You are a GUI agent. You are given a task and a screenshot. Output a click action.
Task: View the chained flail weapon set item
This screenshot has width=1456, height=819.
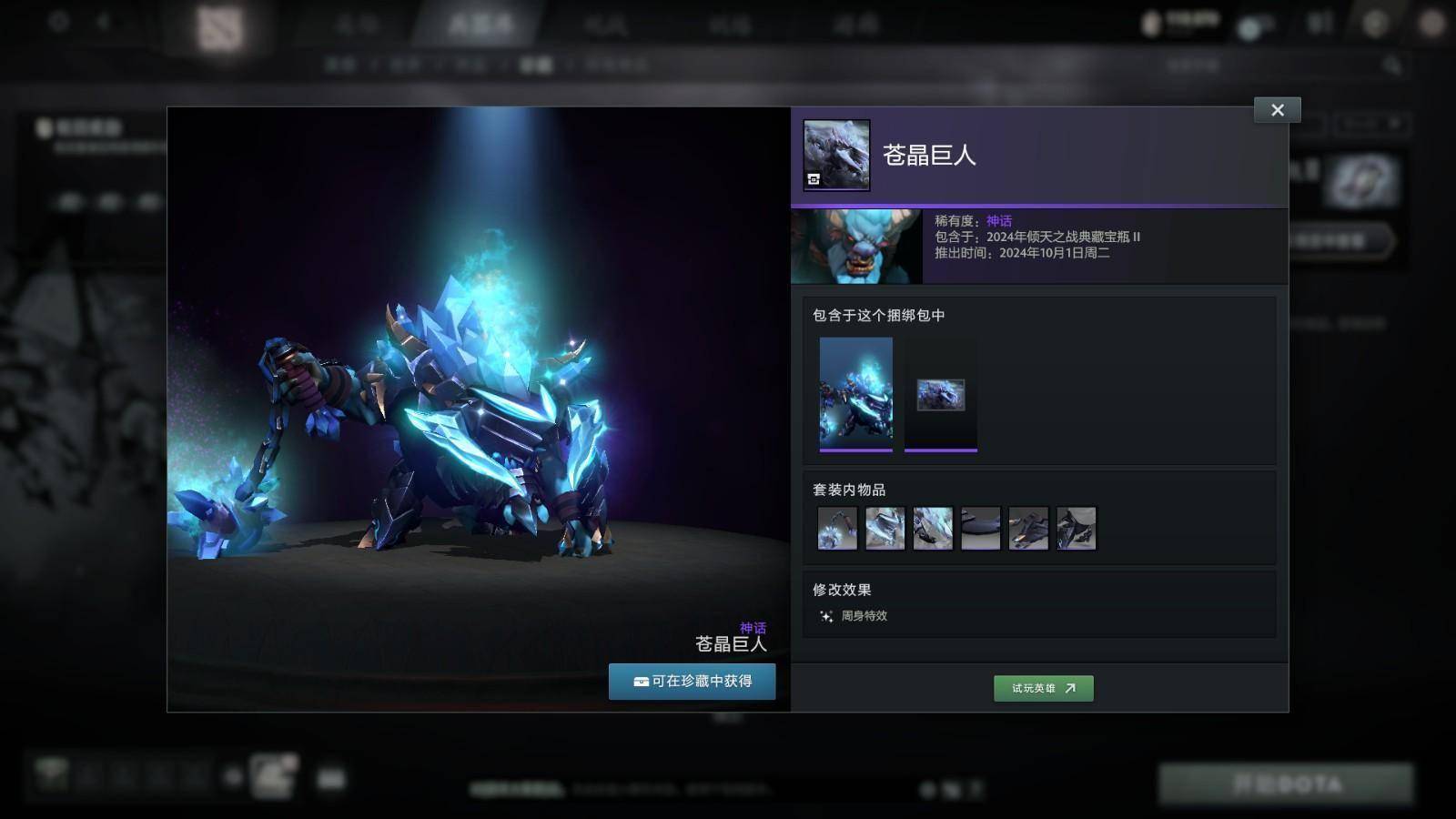[x=837, y=529]
